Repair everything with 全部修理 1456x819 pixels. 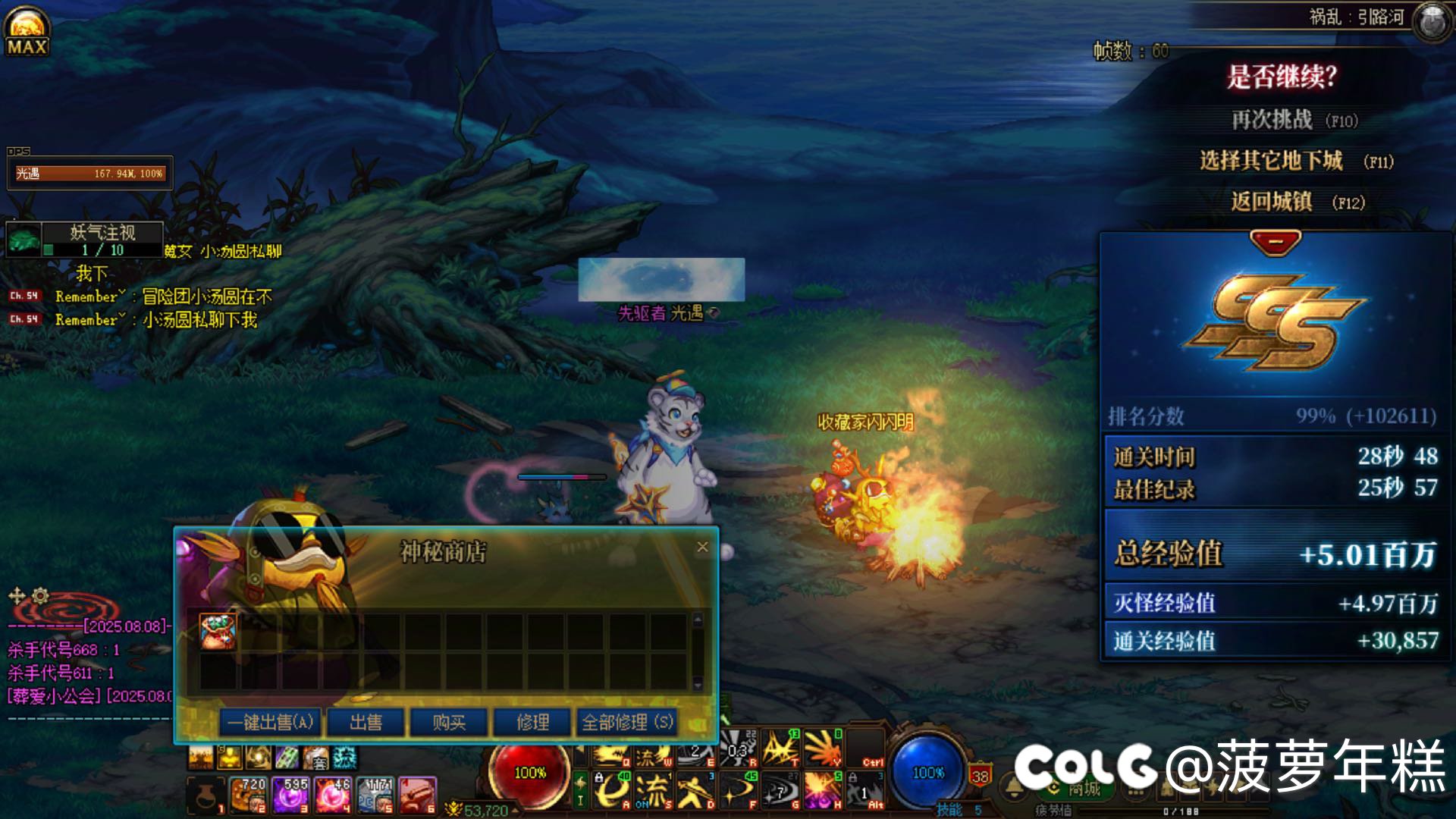tap(627, 722)
